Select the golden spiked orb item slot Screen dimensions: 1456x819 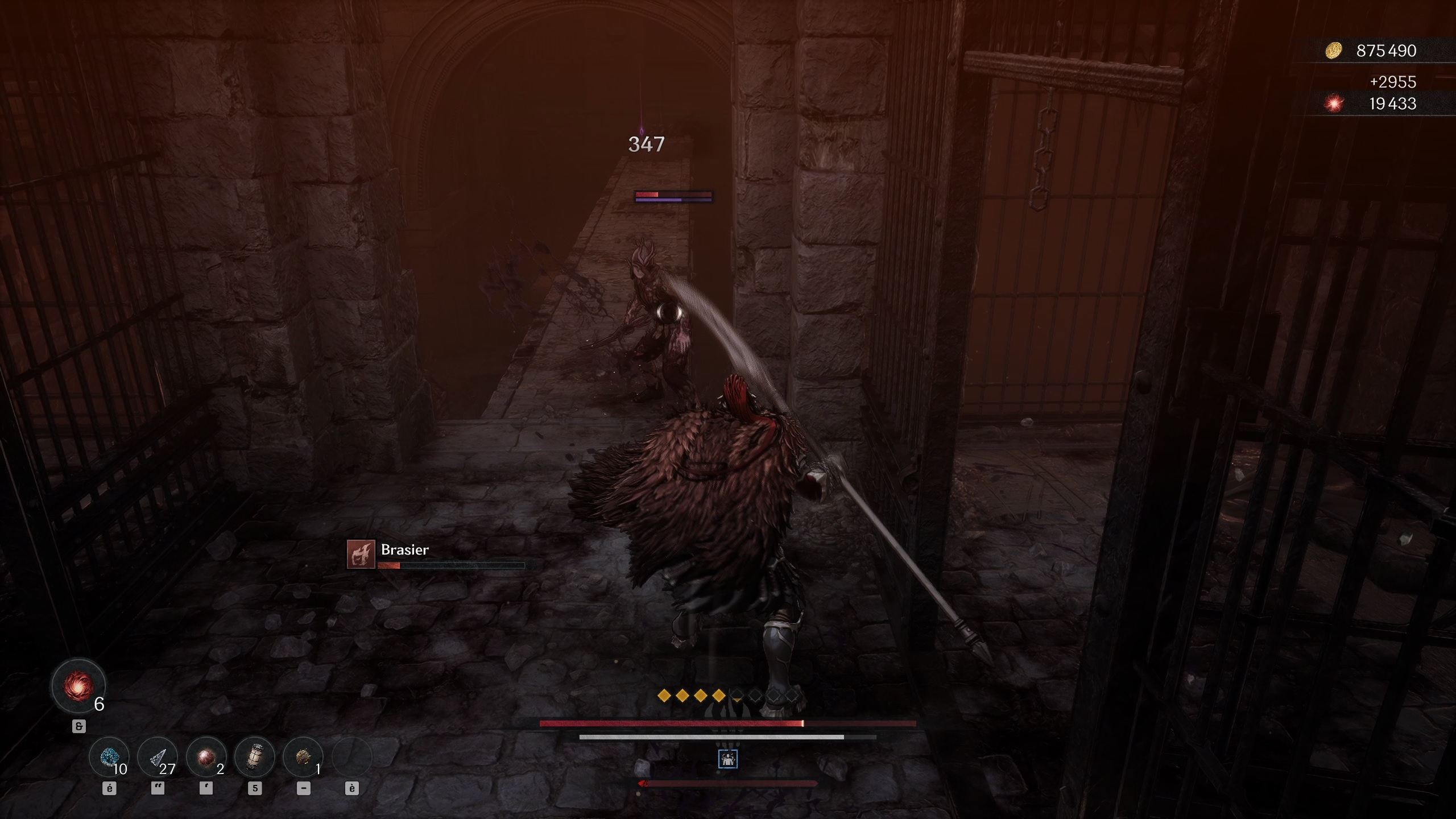(303, 757)
